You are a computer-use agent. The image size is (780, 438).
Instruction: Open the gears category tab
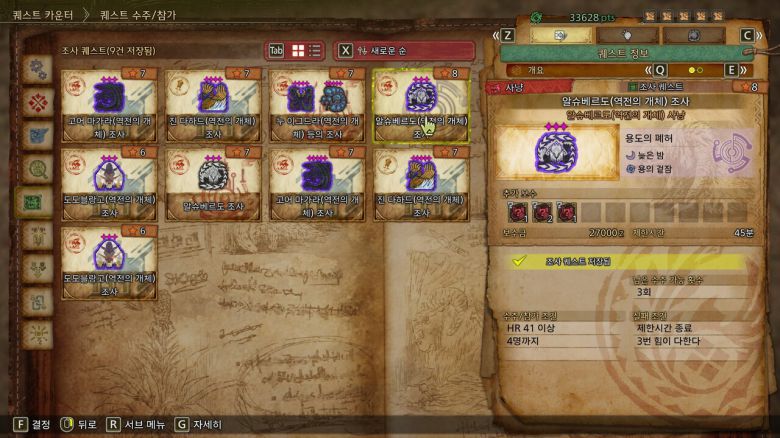[39, 69]
